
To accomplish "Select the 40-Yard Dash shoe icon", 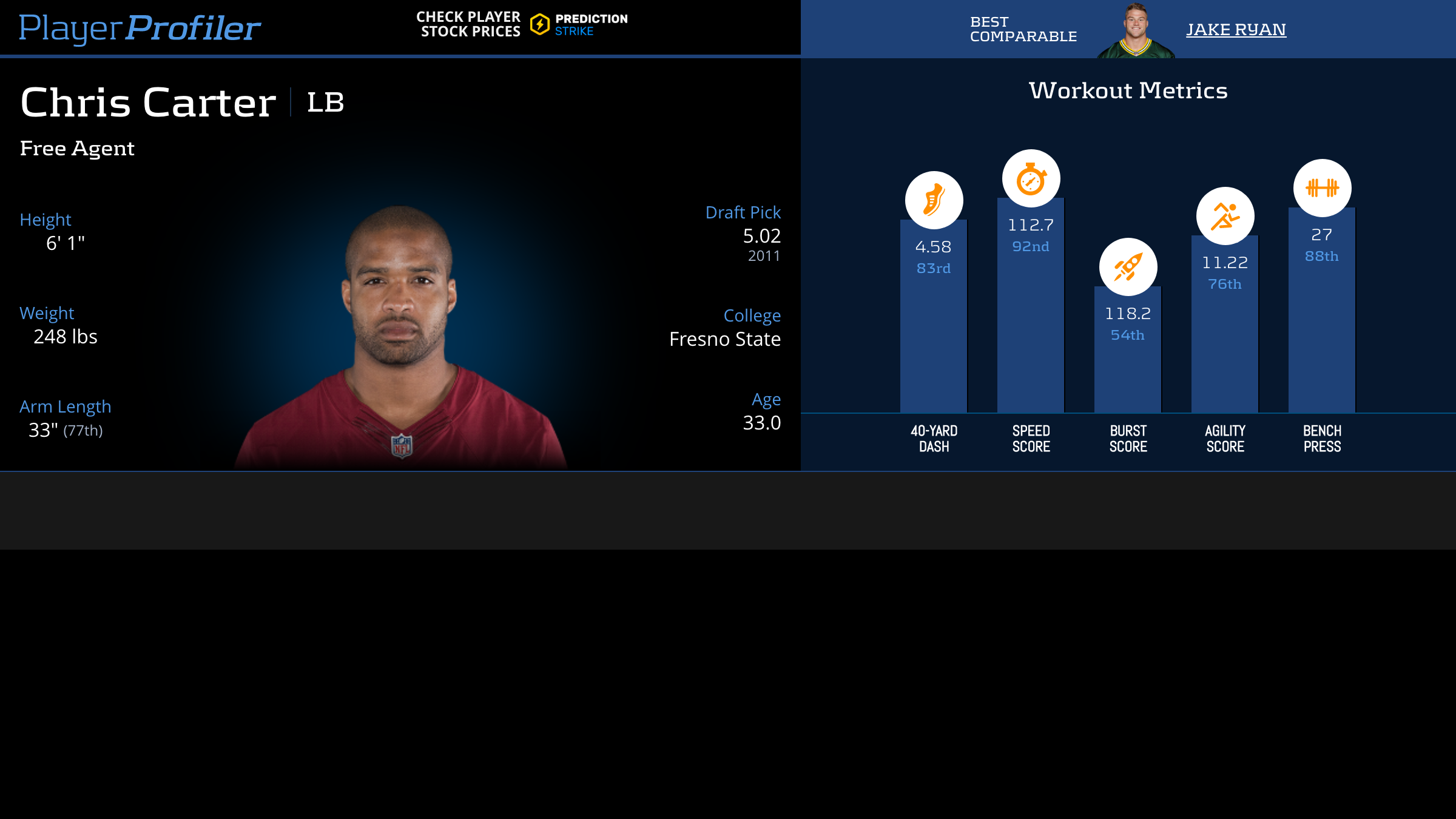I will (x=934, y=200).
